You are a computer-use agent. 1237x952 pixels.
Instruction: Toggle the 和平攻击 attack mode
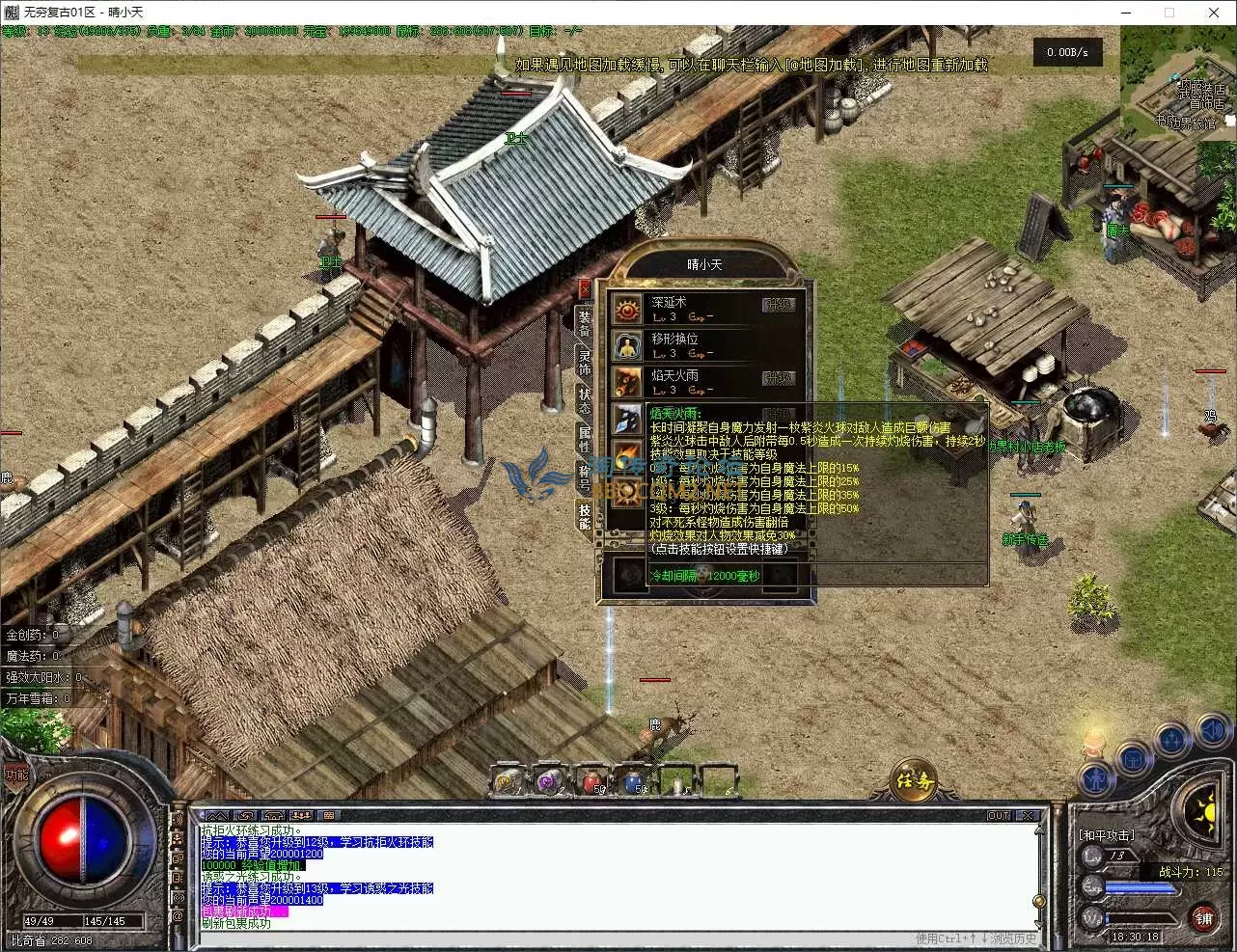point(1106,835)
